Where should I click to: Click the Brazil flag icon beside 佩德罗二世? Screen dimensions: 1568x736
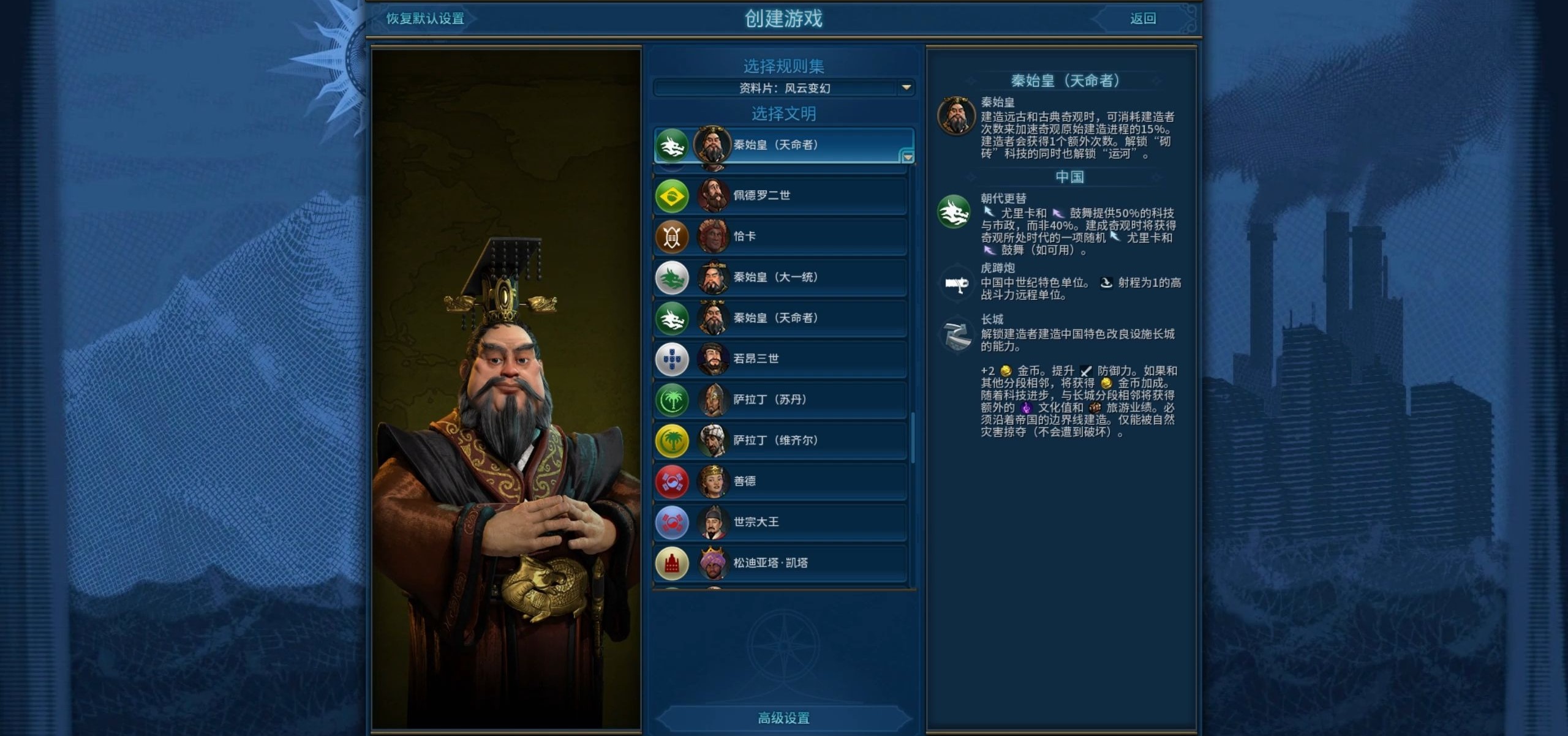pos(672,195)
